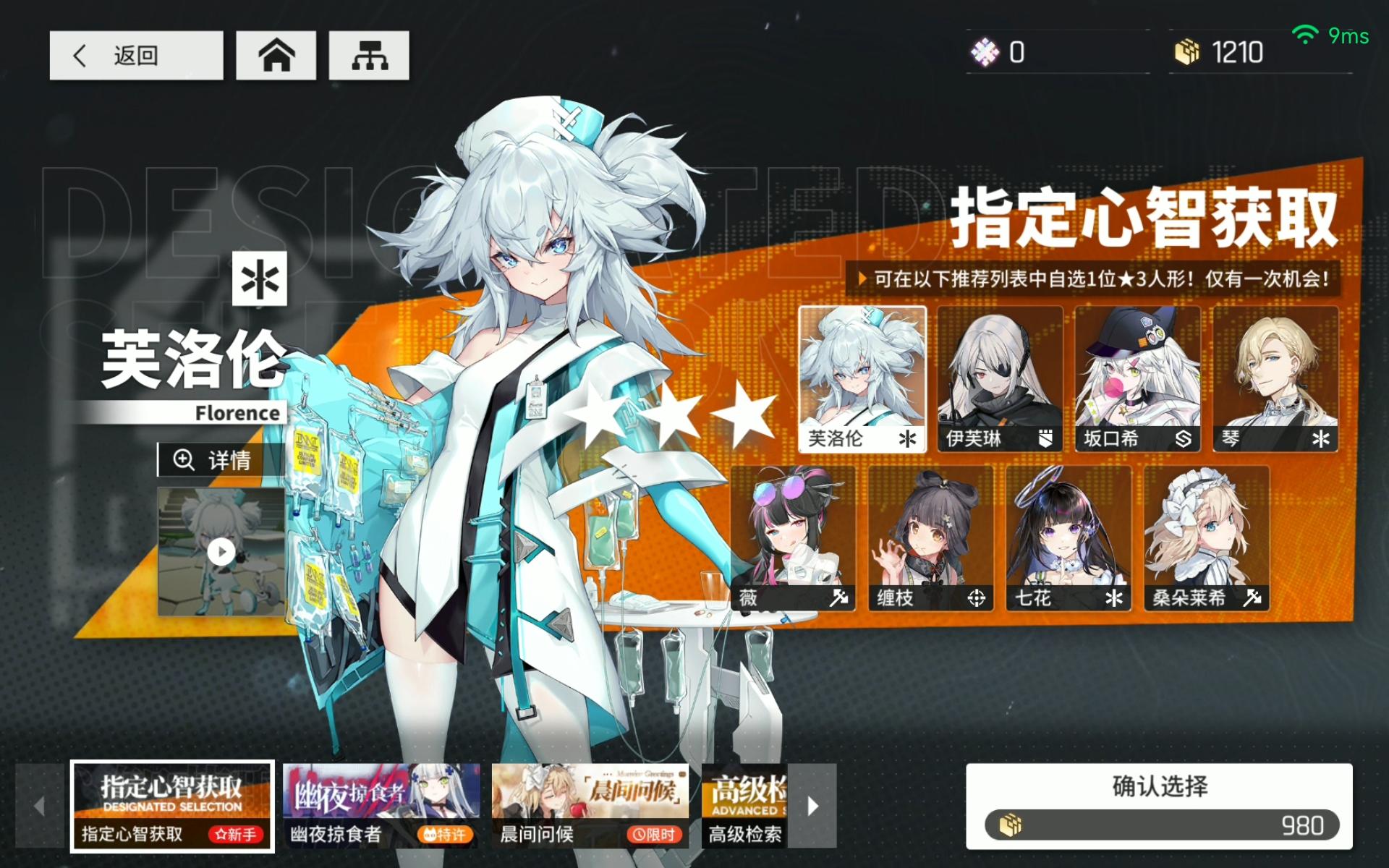Click the purple gem currency icon
The height and width of the screenshot is (868, 1389).
pyautogui.click(x=986, y=51)
